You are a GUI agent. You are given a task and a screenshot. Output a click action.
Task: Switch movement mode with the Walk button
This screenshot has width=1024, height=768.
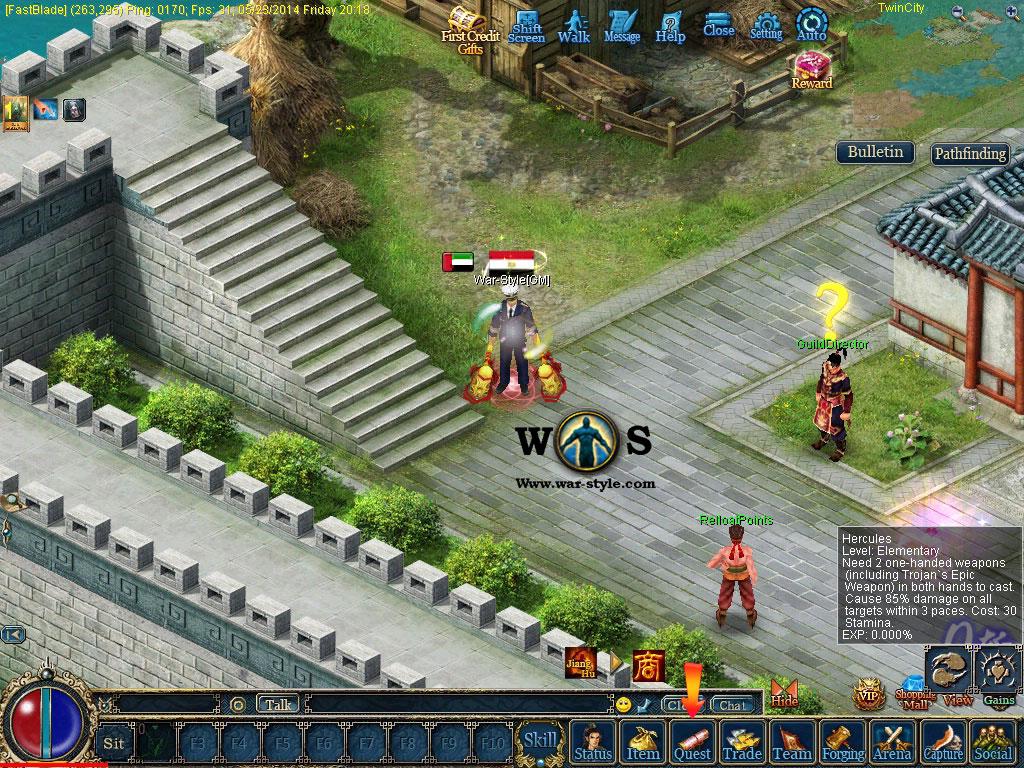(x=574, y=26)
